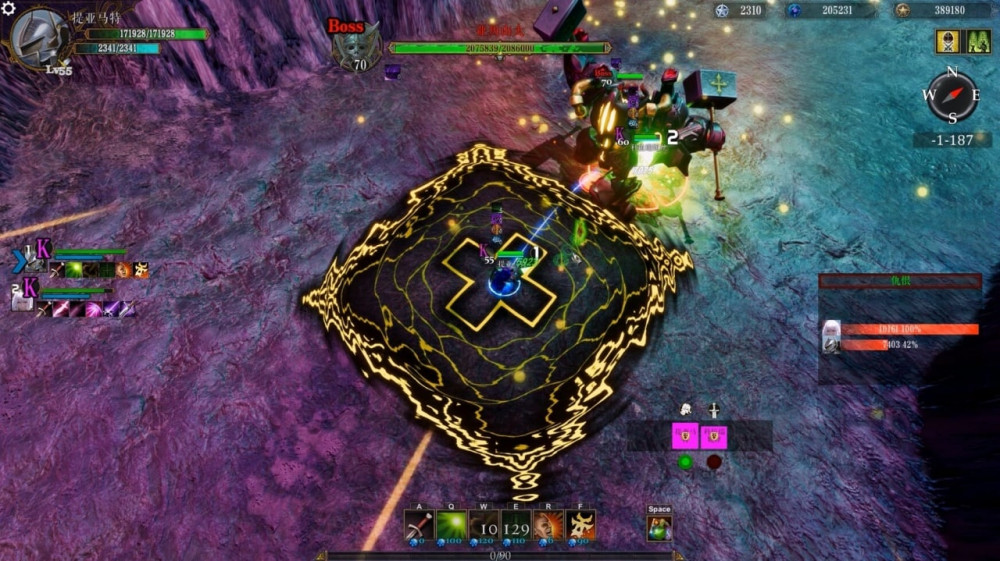Select party member two portrait

[x=23, y=302]
